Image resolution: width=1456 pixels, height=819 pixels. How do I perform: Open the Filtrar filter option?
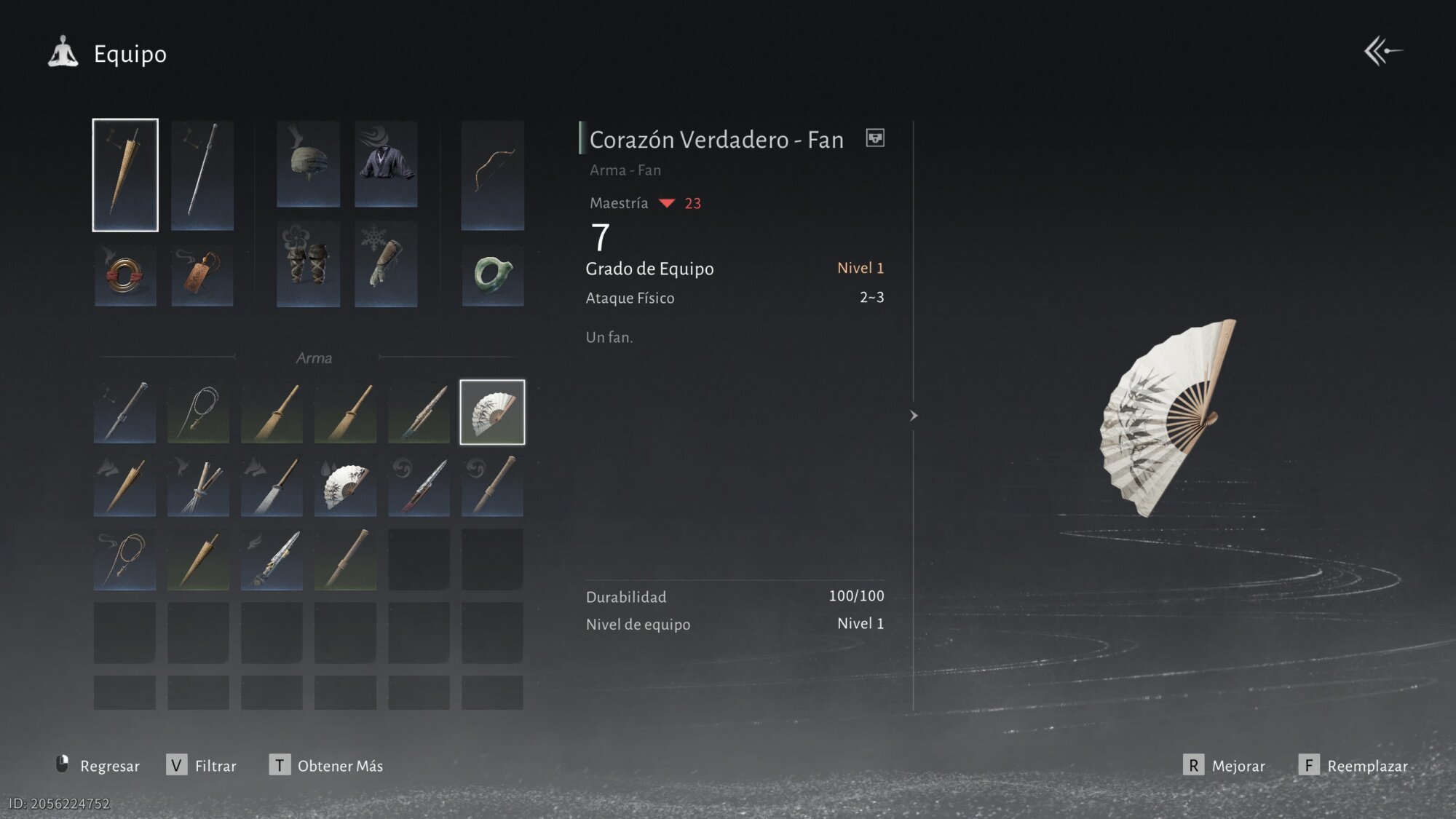202,766
